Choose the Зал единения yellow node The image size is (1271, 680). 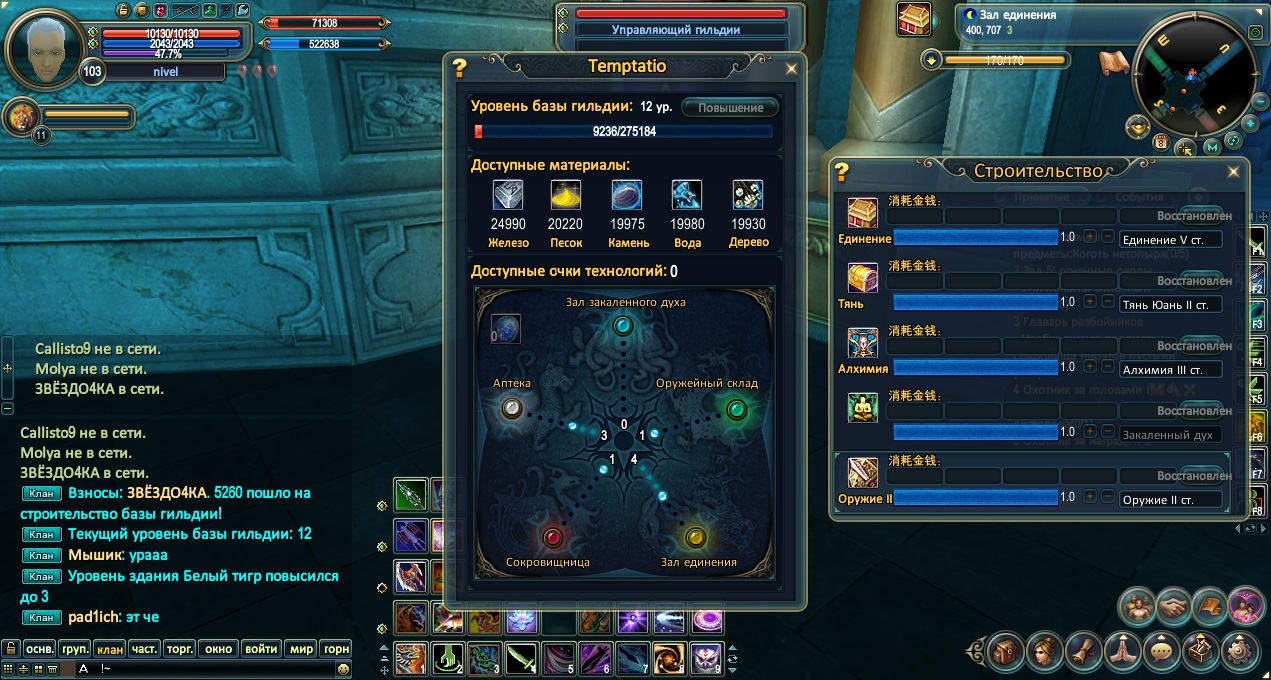[x=695, y=537]
